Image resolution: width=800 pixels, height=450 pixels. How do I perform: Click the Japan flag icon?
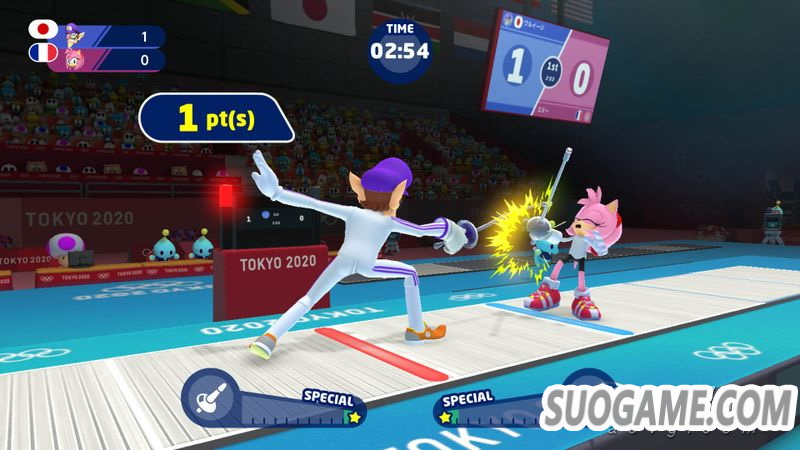tap(43, 29)
